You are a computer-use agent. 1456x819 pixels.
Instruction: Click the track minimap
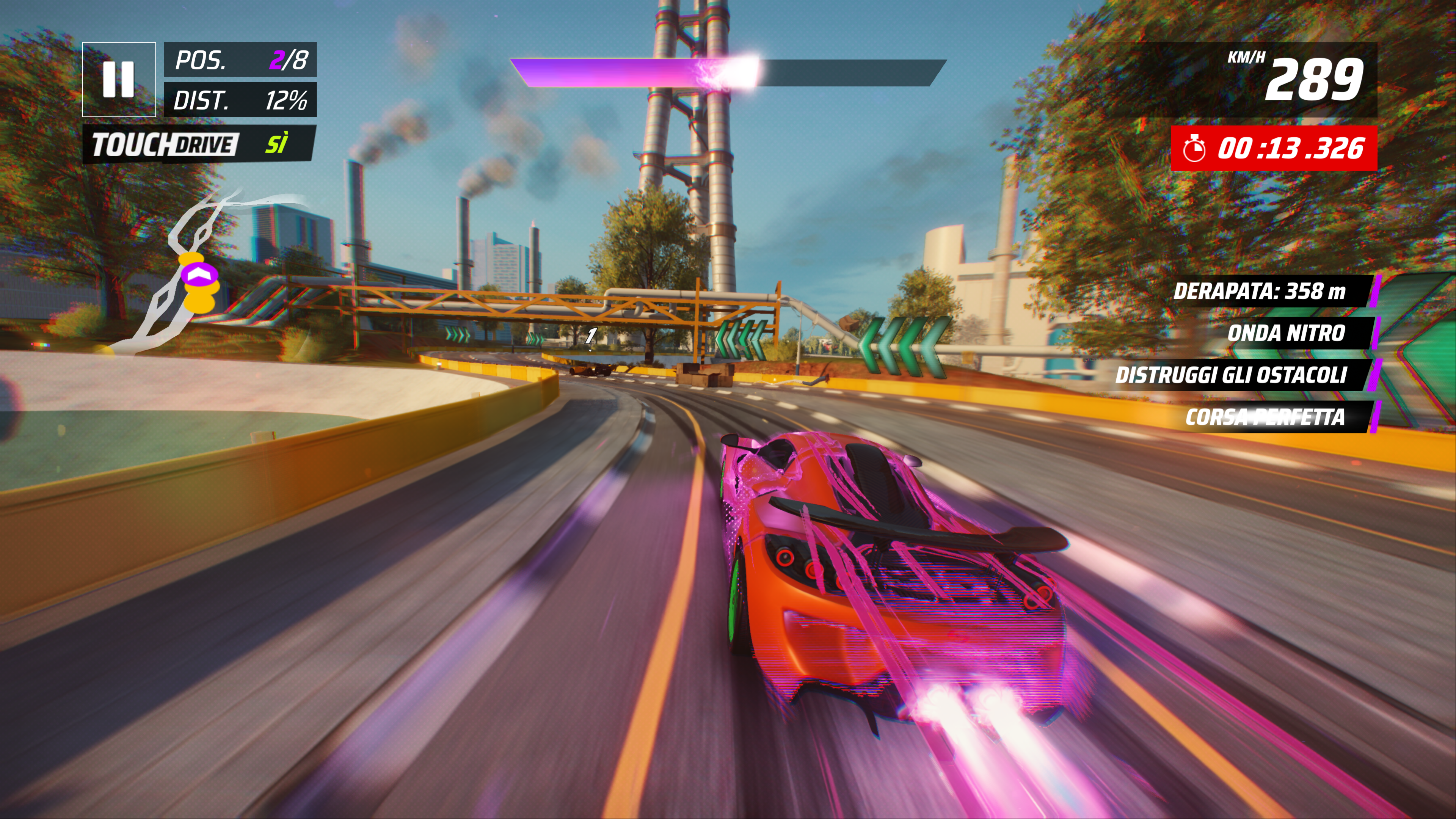[198, 271]
